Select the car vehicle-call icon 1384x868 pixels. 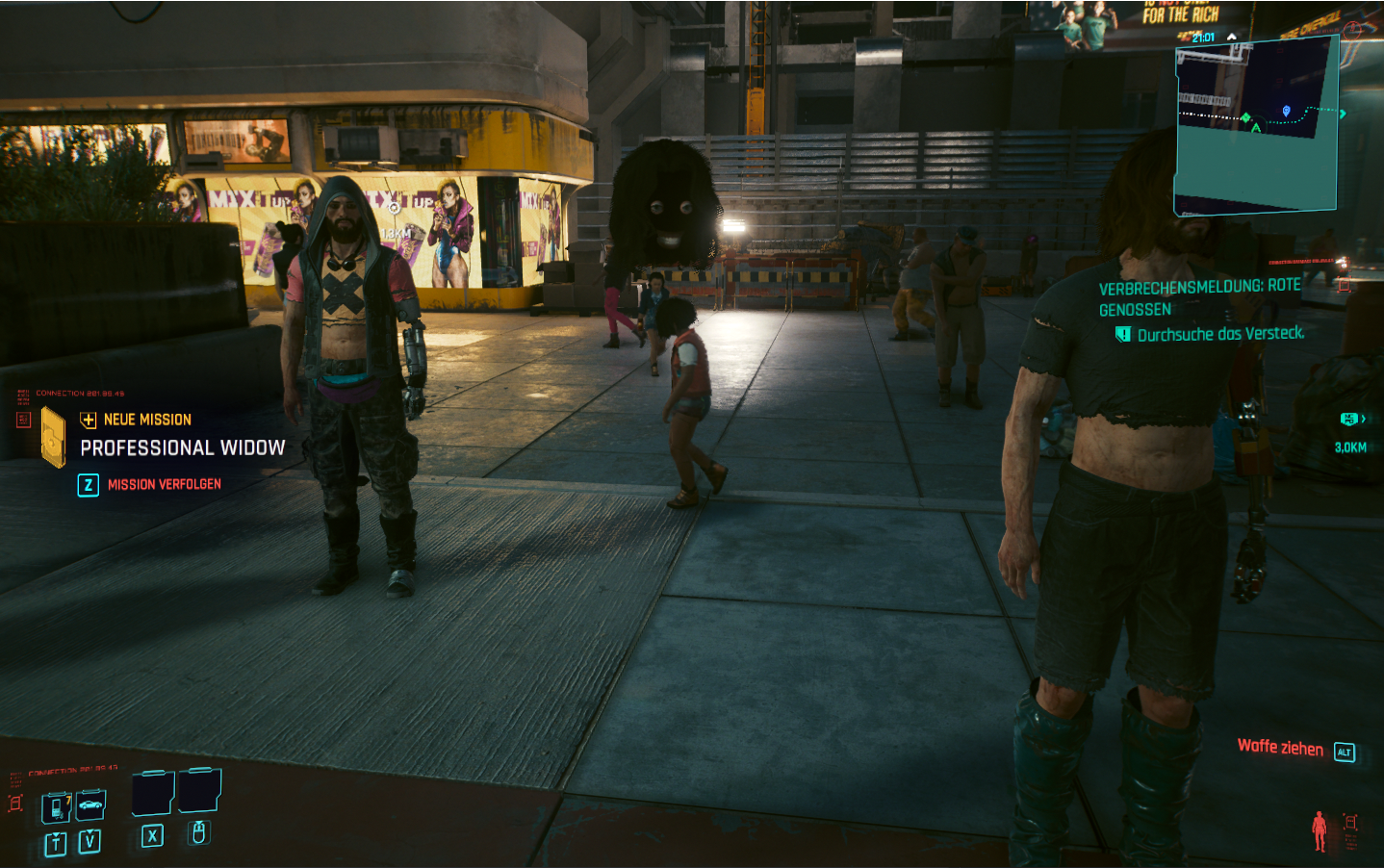90,804
